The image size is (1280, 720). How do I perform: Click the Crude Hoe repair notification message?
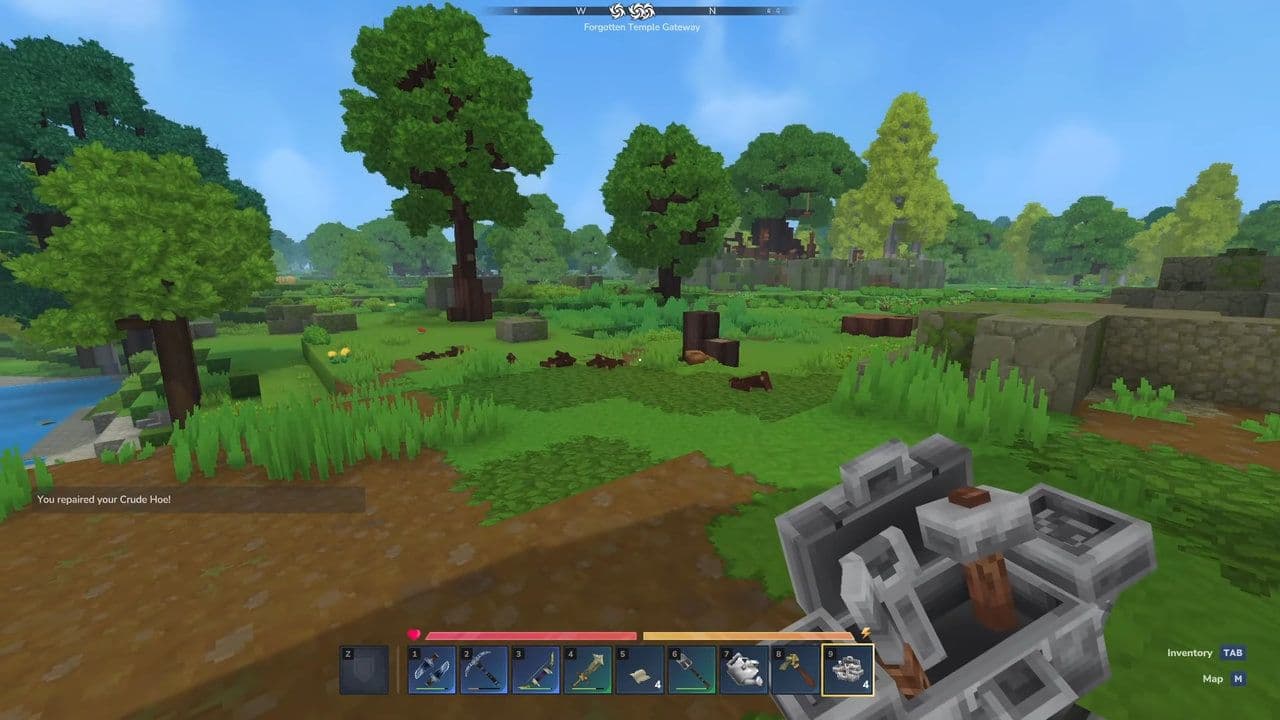(103, 500)
